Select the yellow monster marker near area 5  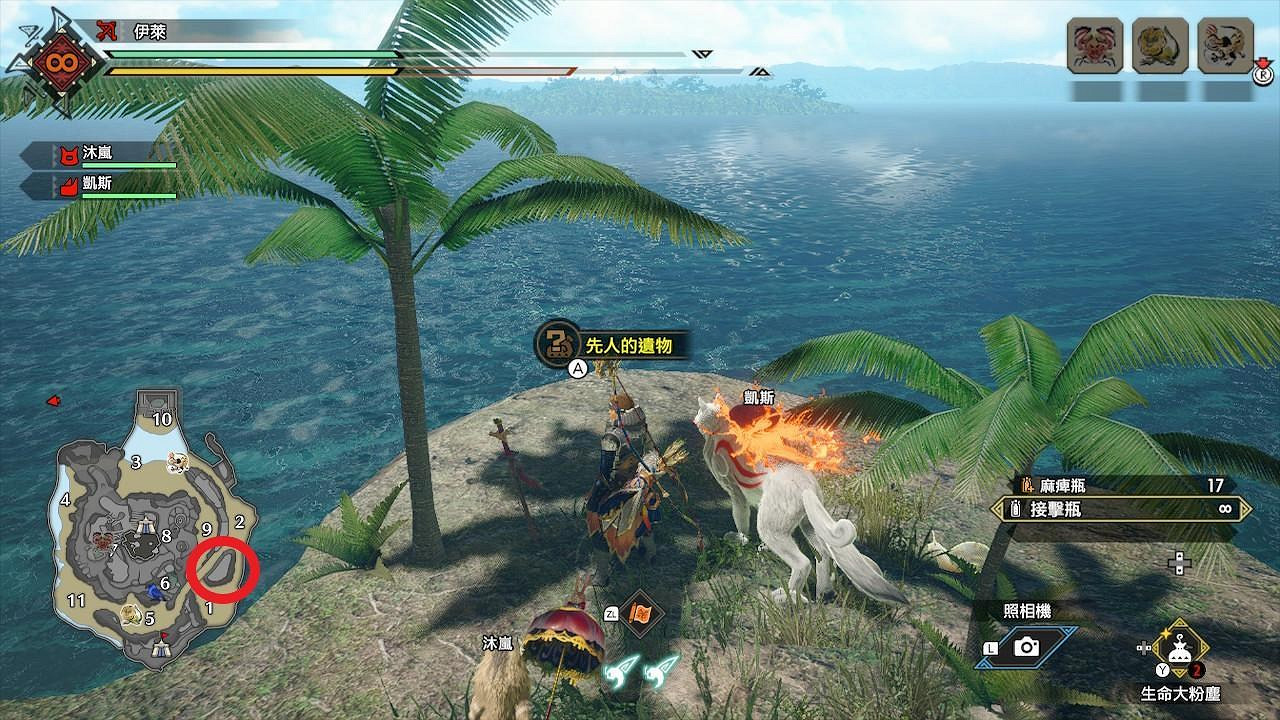click(x=130, y=614)
